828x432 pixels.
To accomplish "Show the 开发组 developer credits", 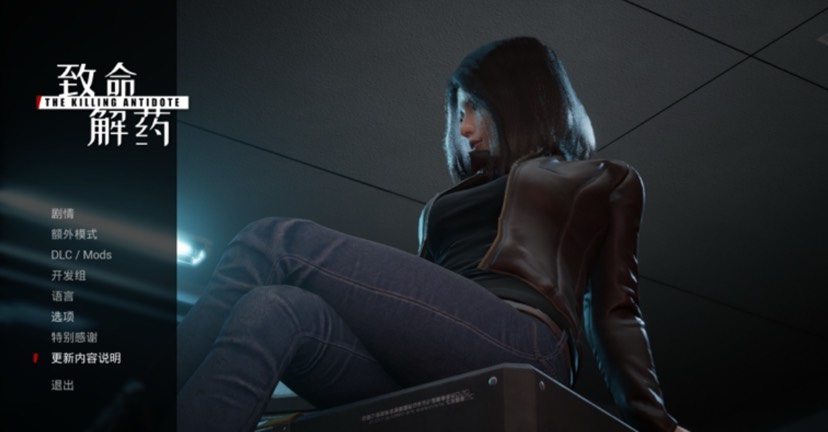I will tap(68, 276).
